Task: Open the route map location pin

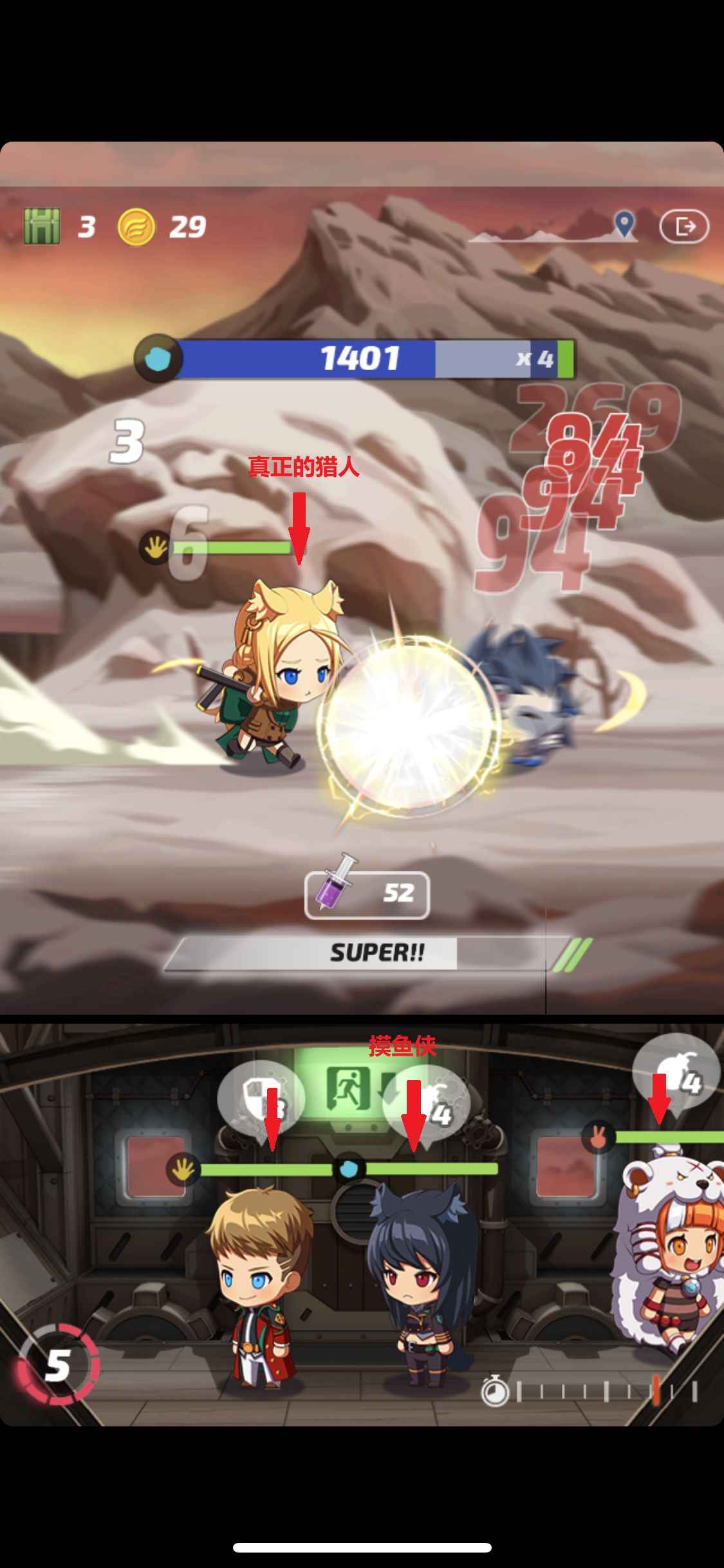Action: pyautogui.click(x=624, y=224)
